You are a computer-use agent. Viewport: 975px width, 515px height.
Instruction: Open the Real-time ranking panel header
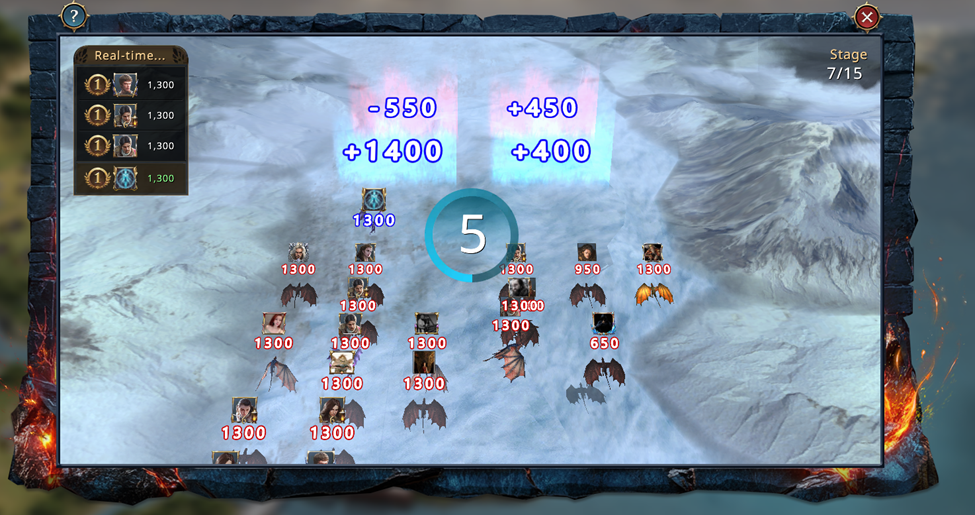click(x=130, y=56)
